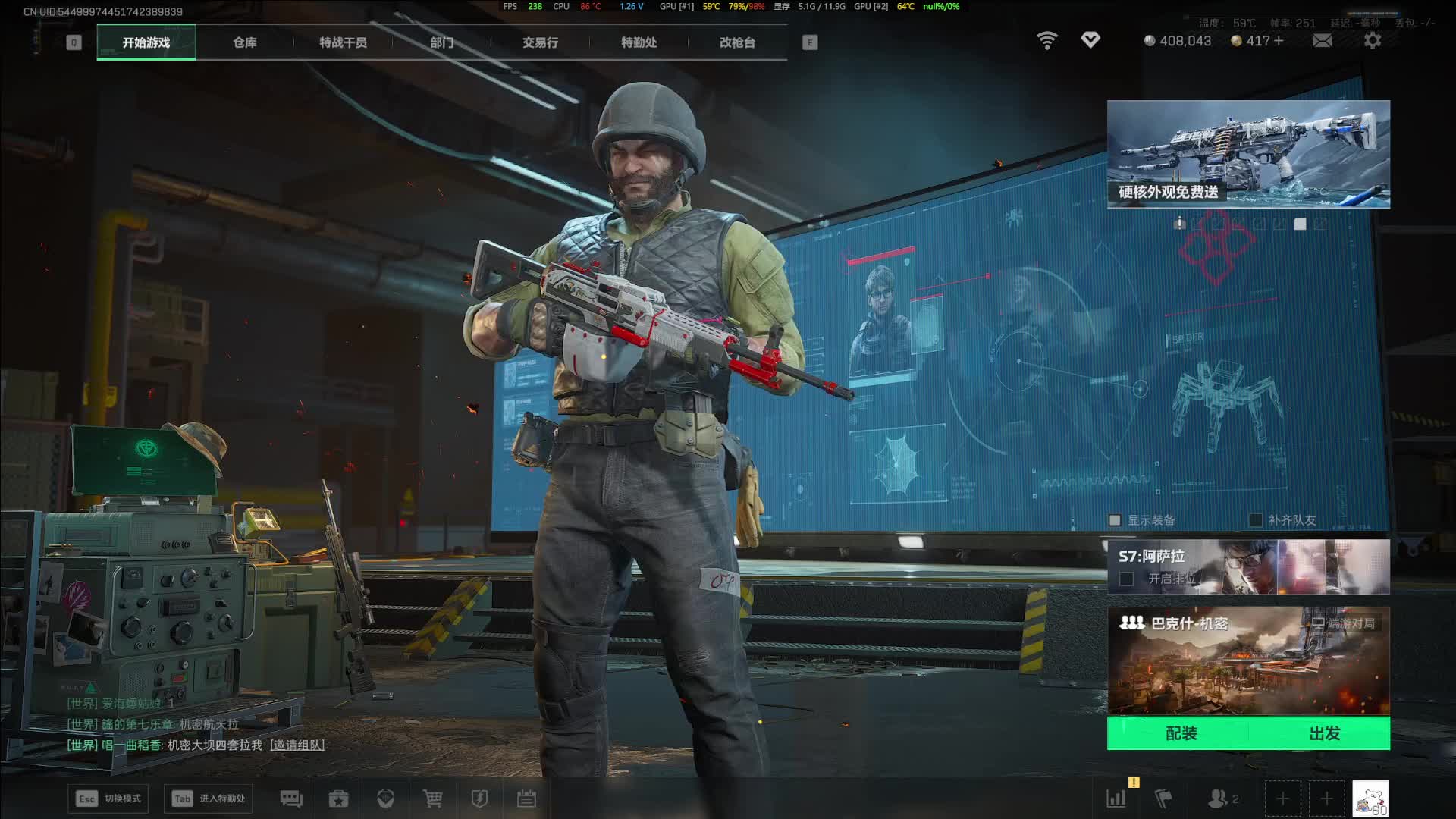Open the 交易行 trading house tab

540,42
